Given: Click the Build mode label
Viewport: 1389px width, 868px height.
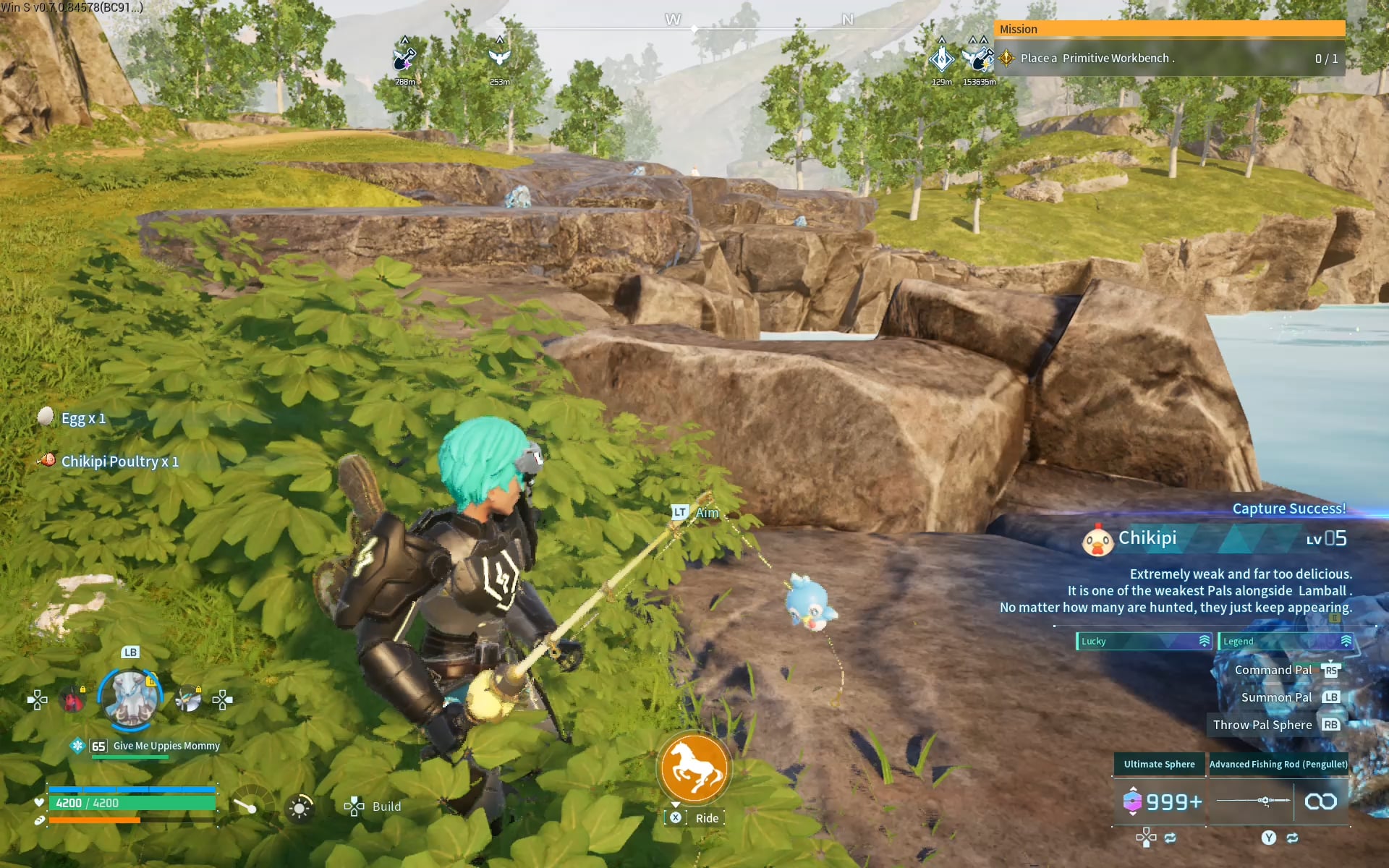Looking at the screenshot, I should 386,807.
